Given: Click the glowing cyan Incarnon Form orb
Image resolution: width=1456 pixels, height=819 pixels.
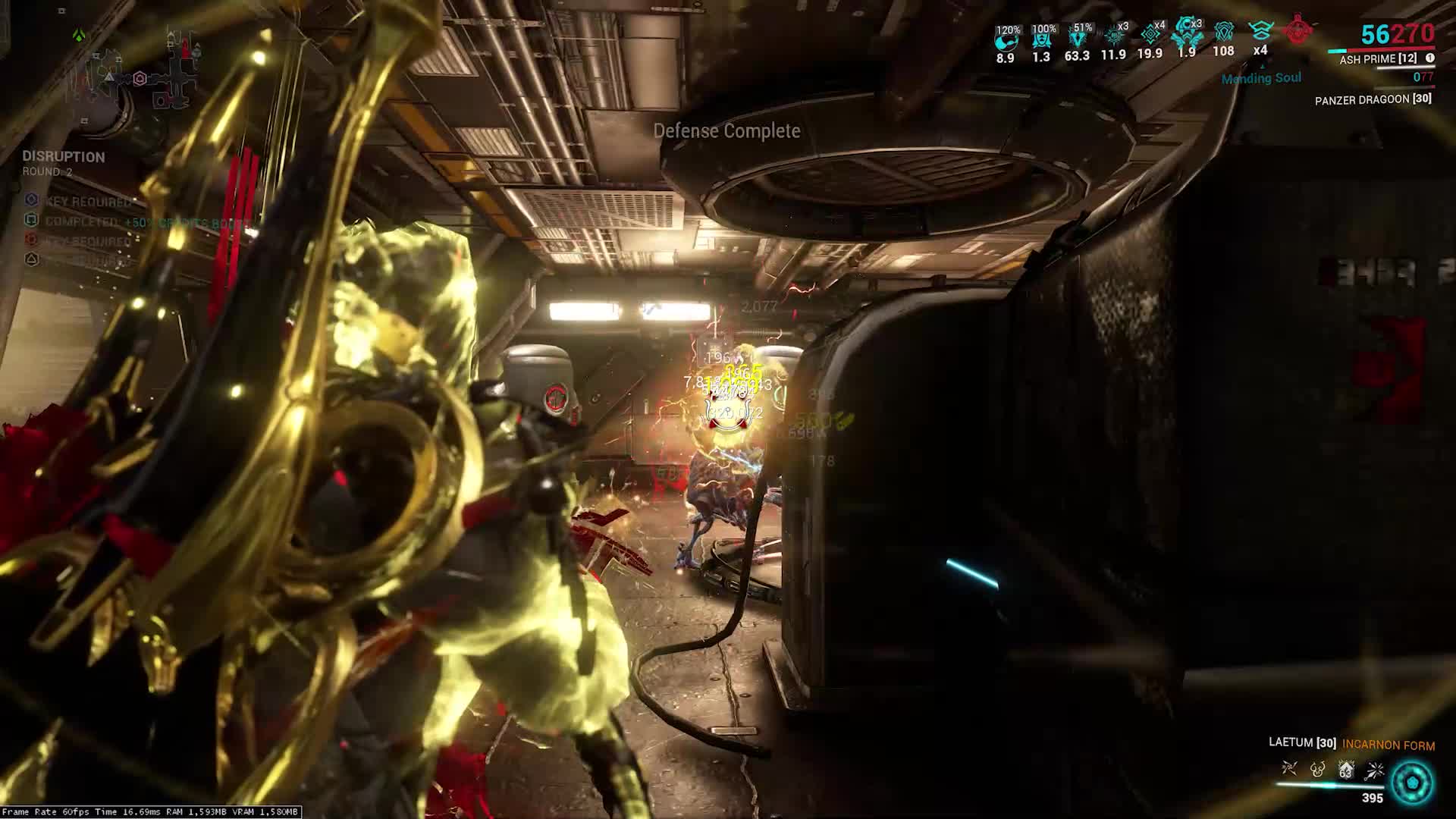Looking at the screenshot, I should click(x=1413, y=782).
